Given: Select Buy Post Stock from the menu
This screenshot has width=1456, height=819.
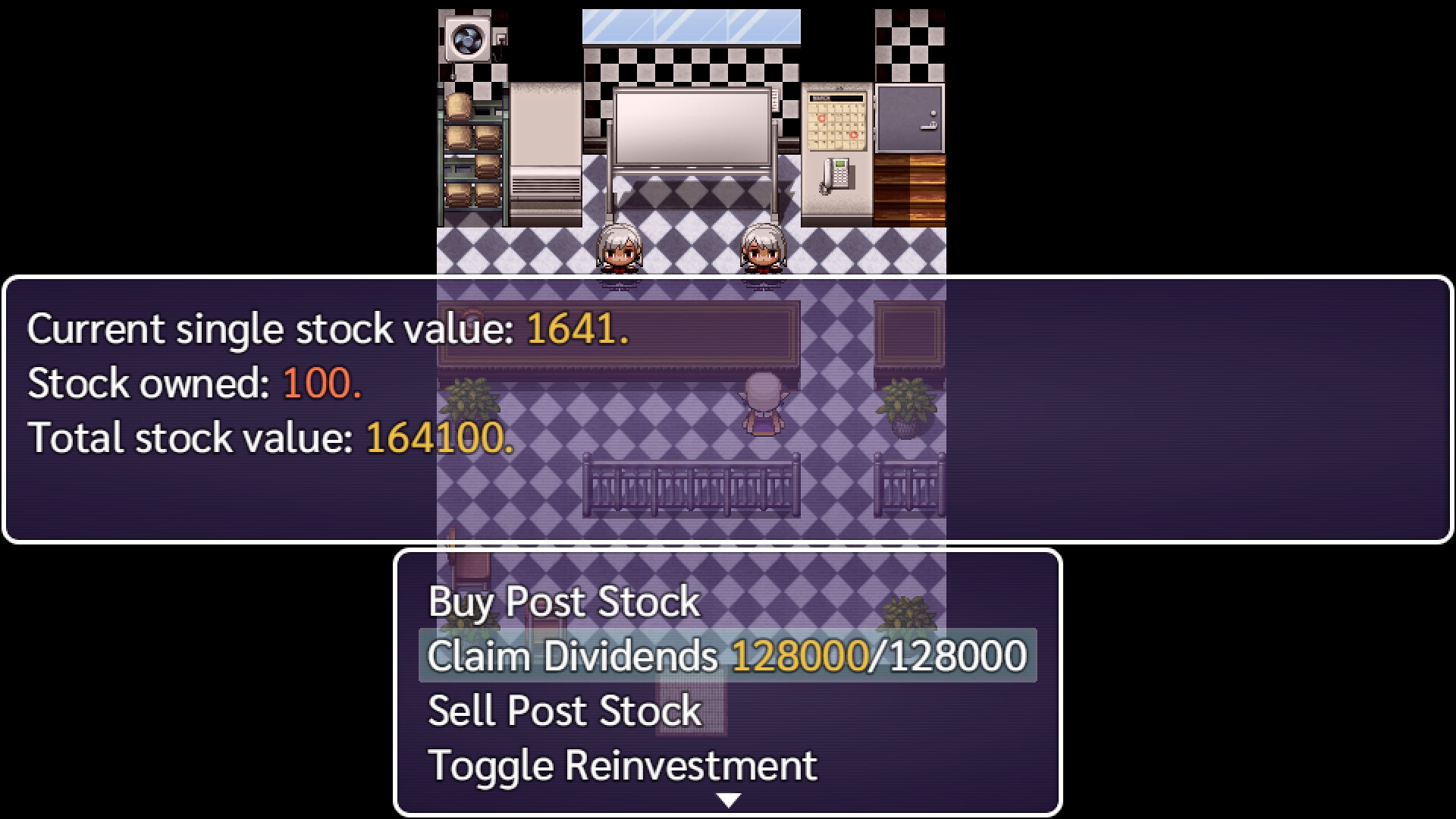Looking at the screenshot, I should [563, 601].
